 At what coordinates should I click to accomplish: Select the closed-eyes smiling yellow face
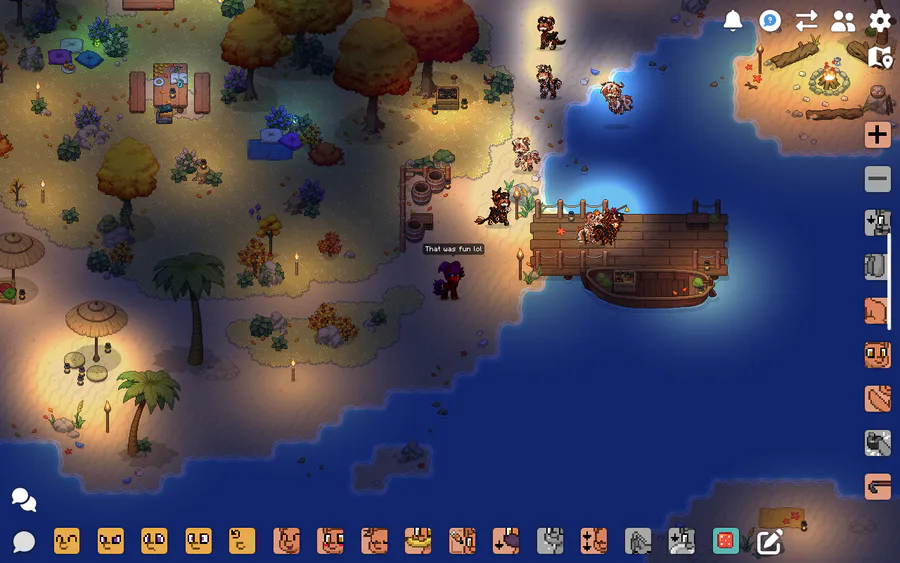pyautogui.click(x=67, y=541)
